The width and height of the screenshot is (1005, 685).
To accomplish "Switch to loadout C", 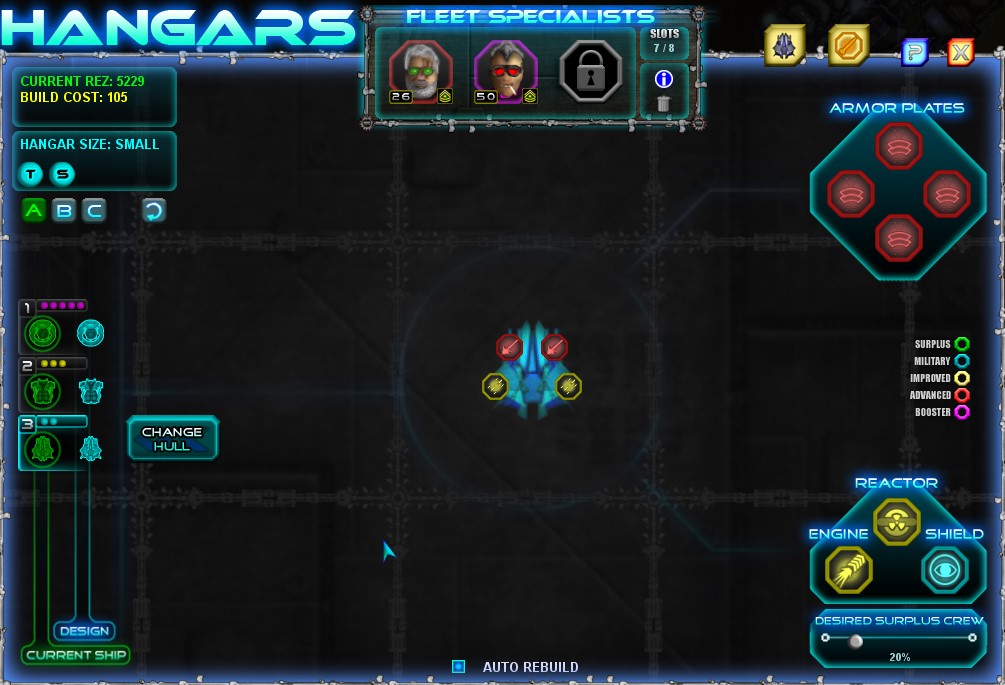I will coord(94,210).
